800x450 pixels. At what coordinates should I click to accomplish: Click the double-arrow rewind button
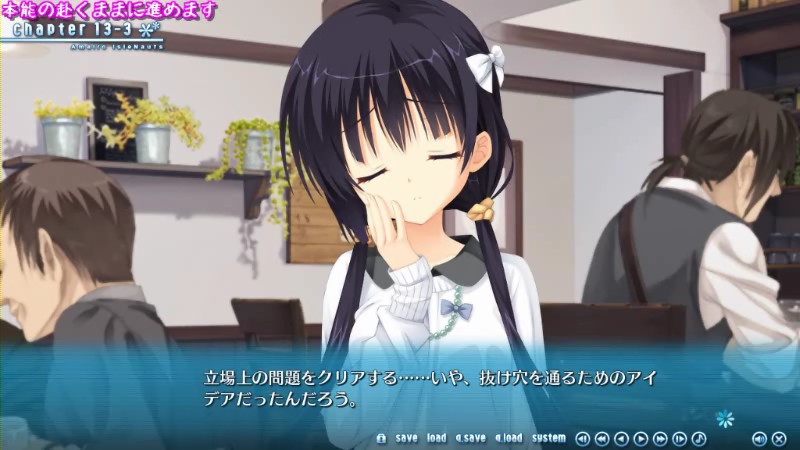tap(602, 438)
